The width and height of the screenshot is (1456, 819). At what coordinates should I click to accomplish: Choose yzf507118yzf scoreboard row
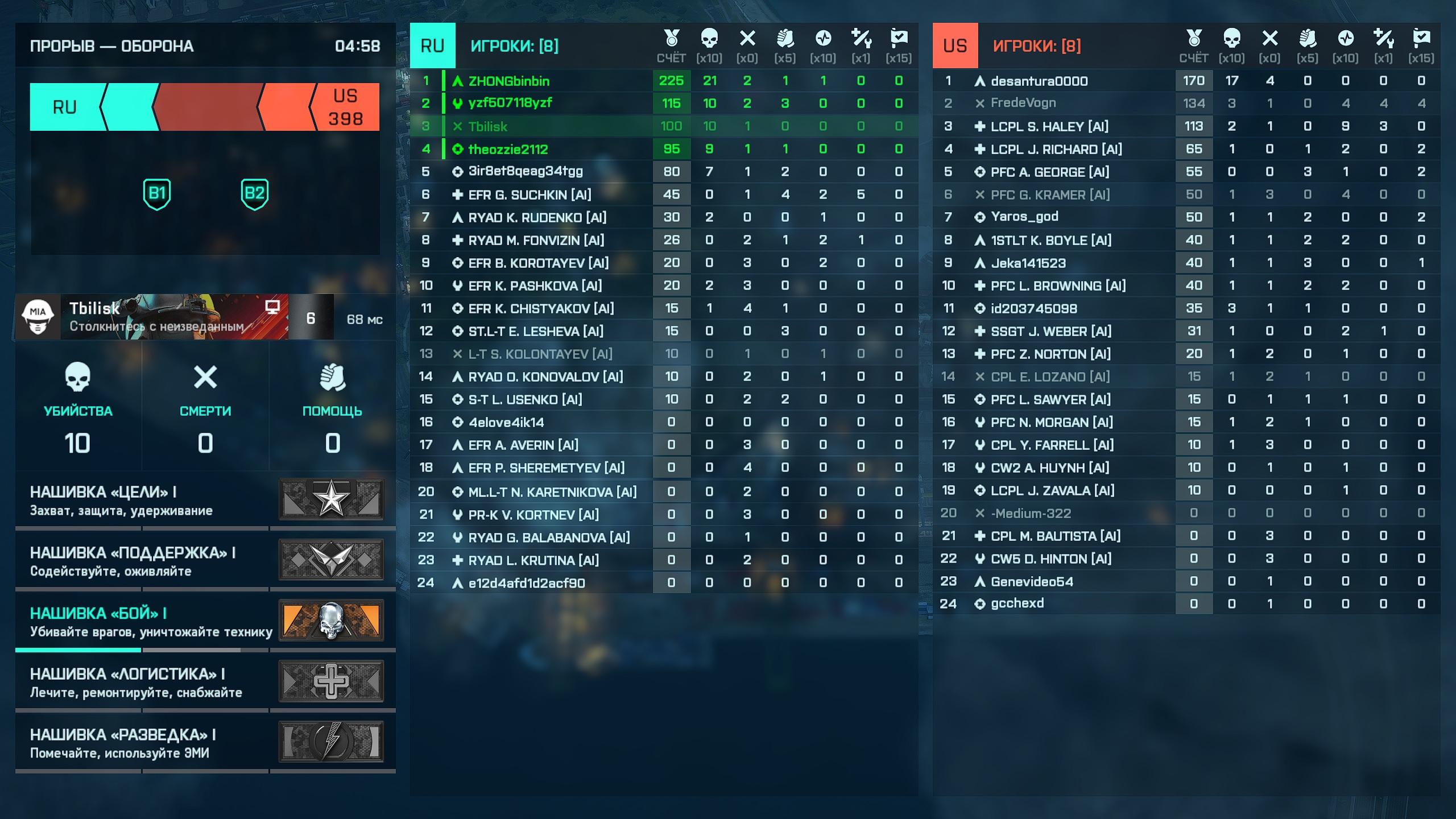tap(510, 104)
